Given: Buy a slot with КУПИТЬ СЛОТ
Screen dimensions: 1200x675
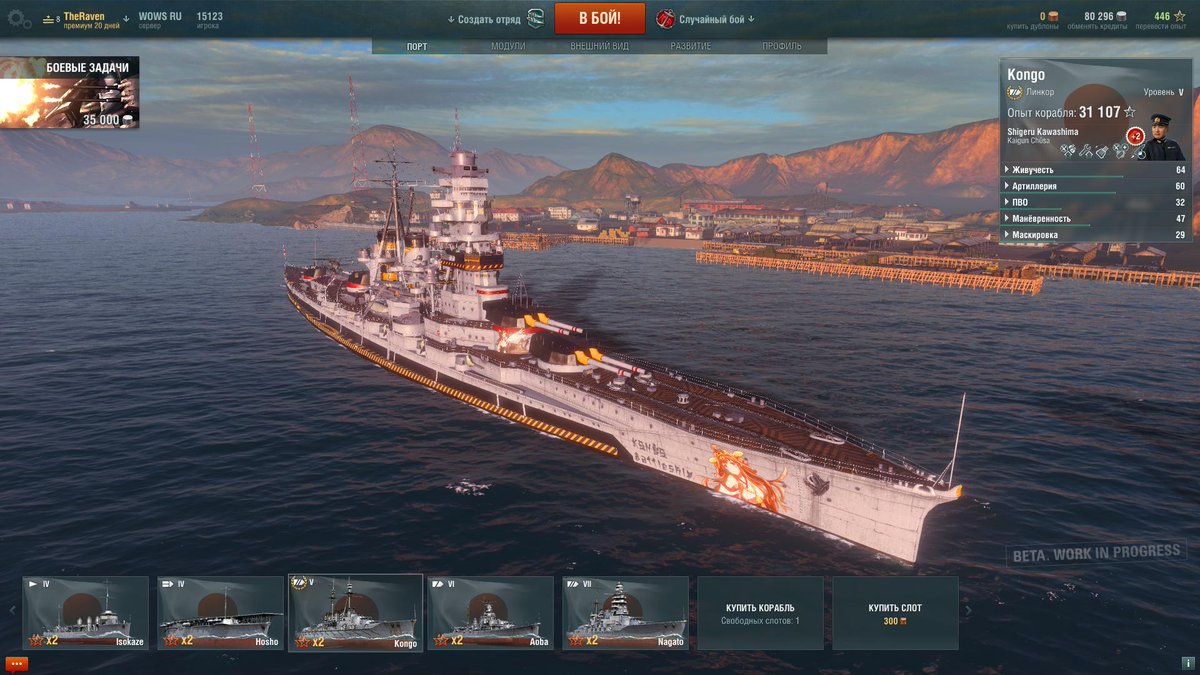Looking at the screenshot, I should coord(895,613).
